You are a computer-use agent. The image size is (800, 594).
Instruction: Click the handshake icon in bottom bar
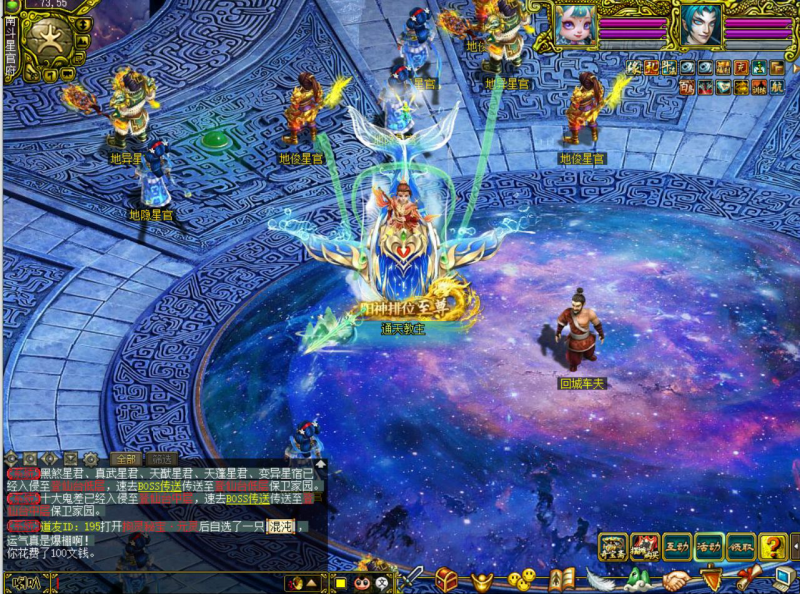coord(675,579)
